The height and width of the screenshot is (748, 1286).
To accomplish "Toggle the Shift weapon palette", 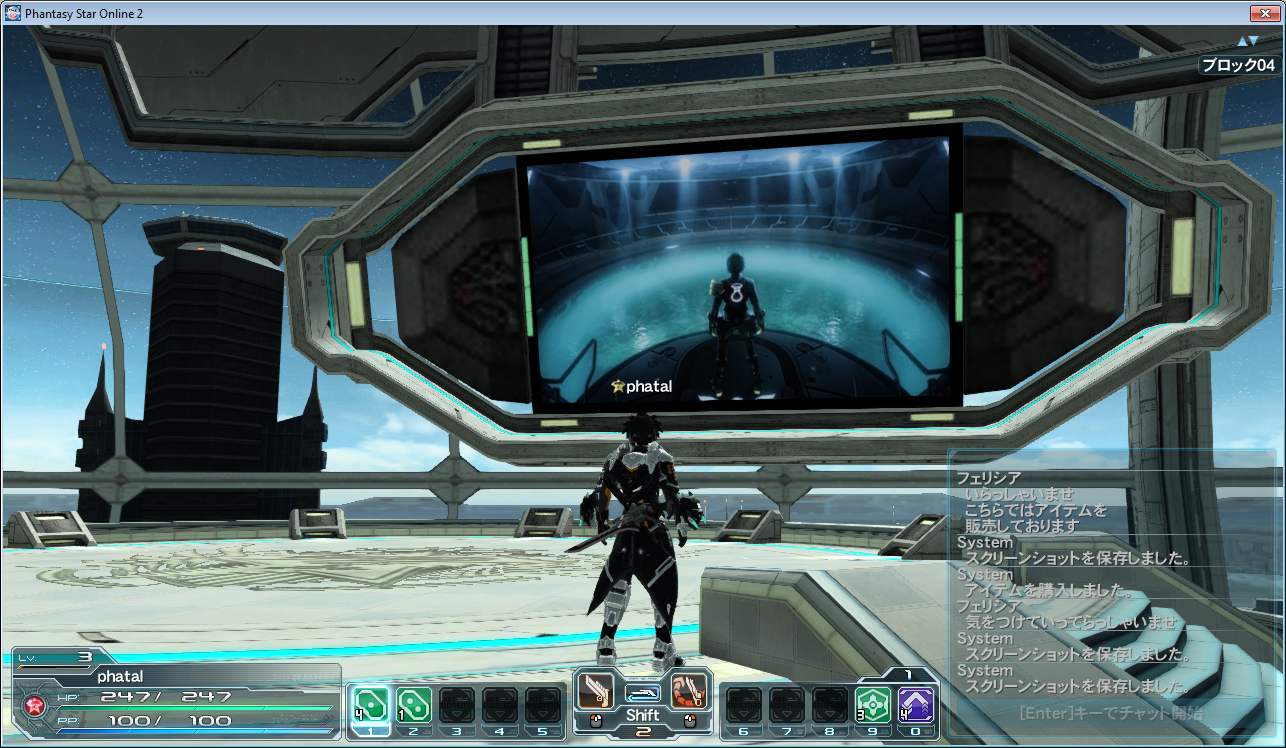I will (644, 714).
